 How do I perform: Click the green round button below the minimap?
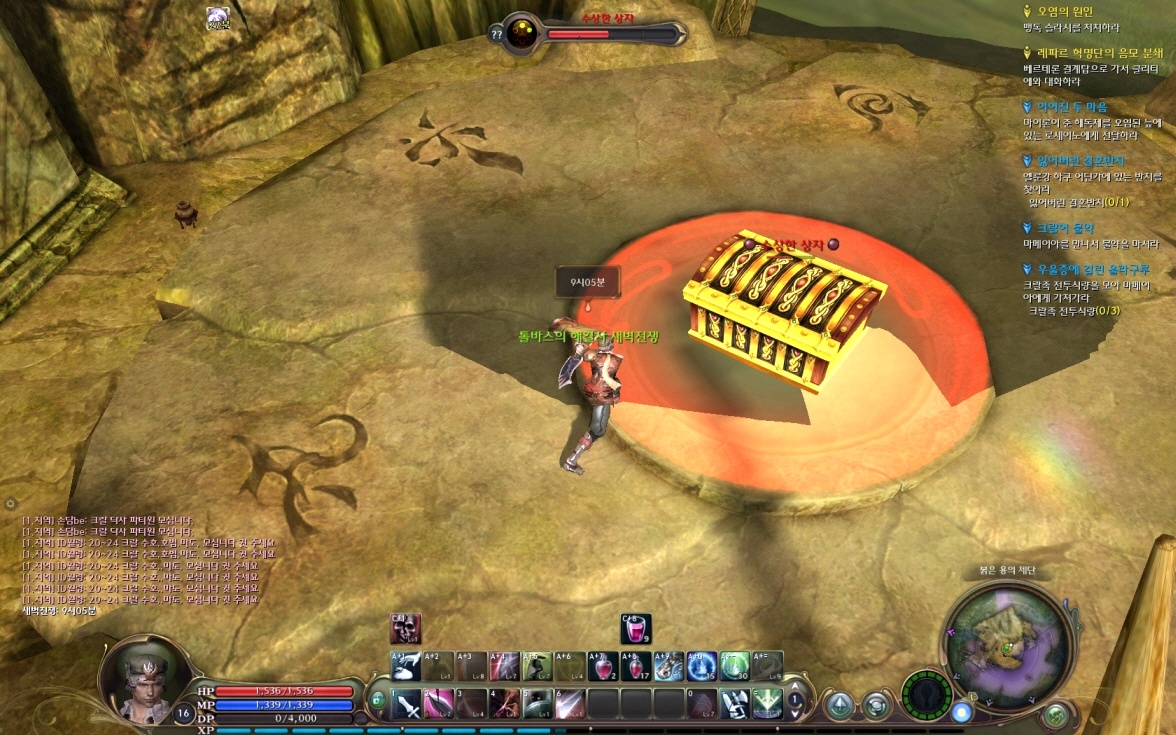tap(1056, 715)
